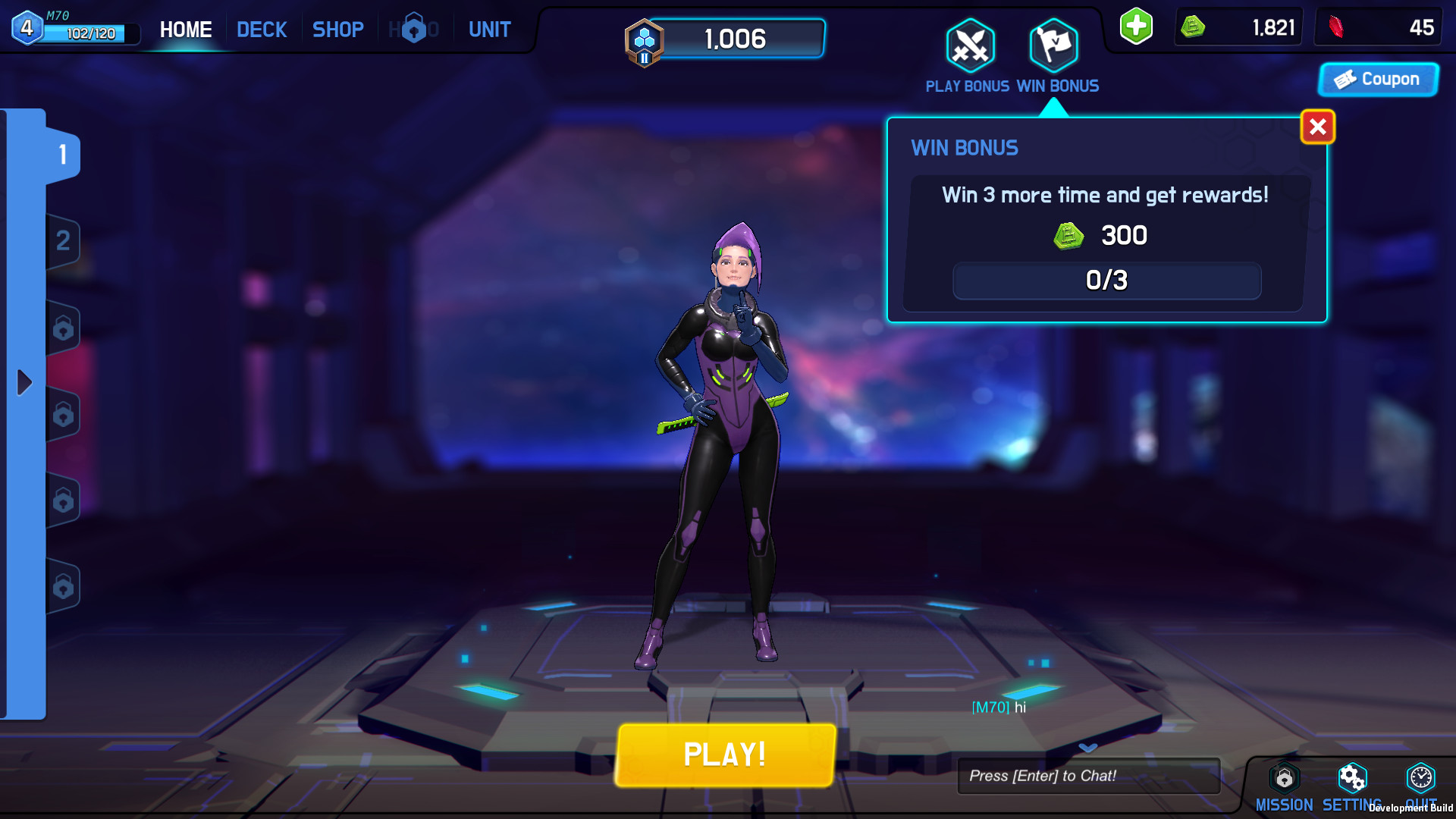Open the Shop tab
The width and height of the screenshot is (1456, 819).
pos(338,29)
